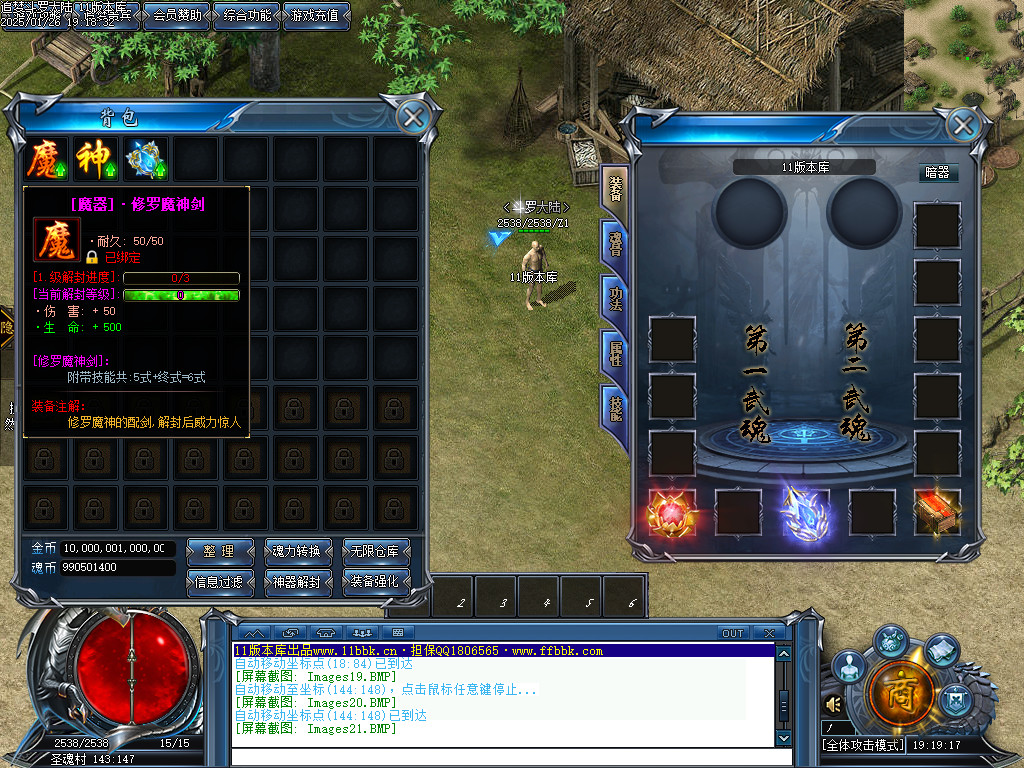Image resolution: width=1024 pixels, height=768 pixels.
Task: Close the 背包 backpack window
Action: (411, 117)
